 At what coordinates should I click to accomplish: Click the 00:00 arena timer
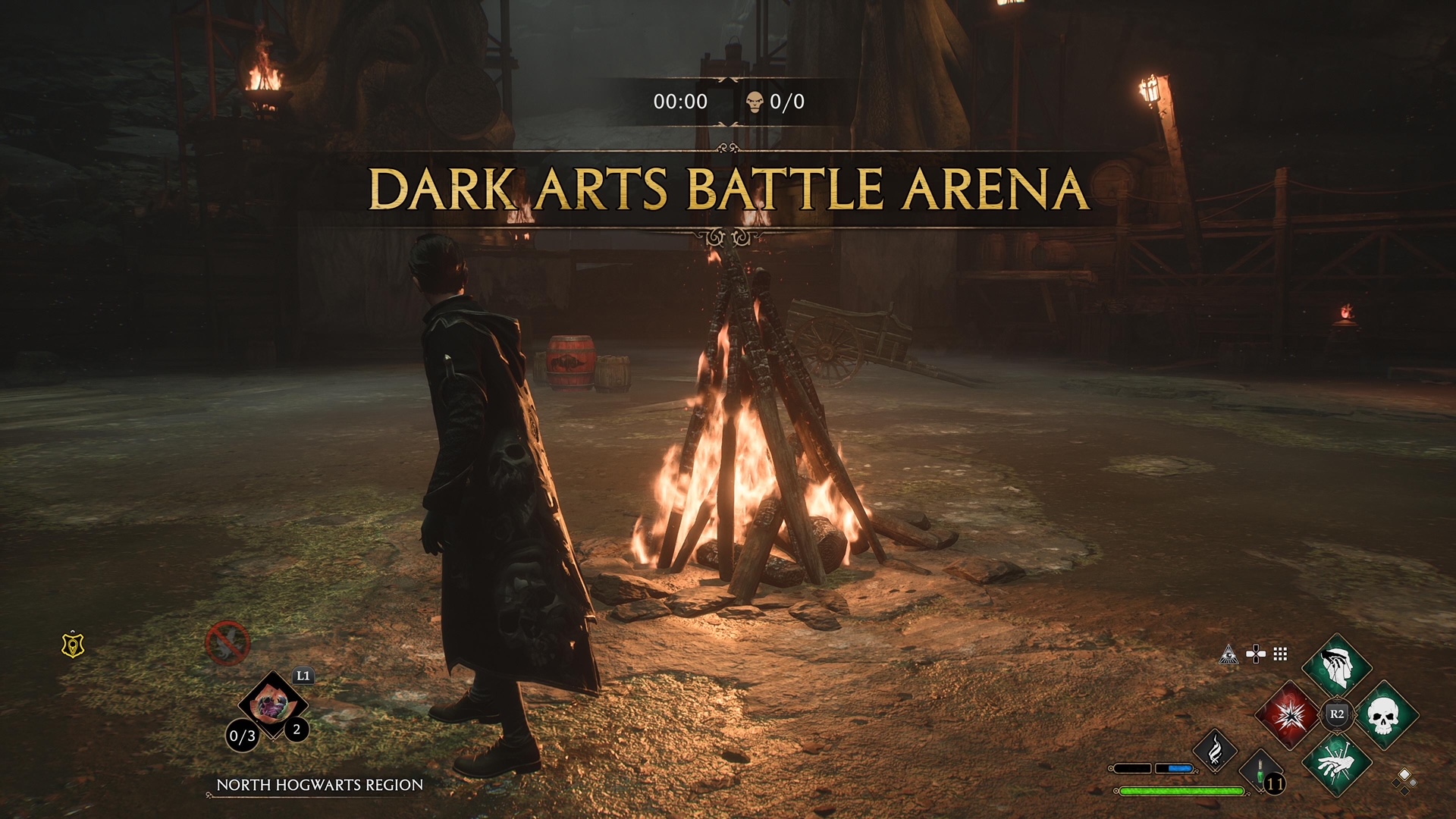[x=679, y=99]
